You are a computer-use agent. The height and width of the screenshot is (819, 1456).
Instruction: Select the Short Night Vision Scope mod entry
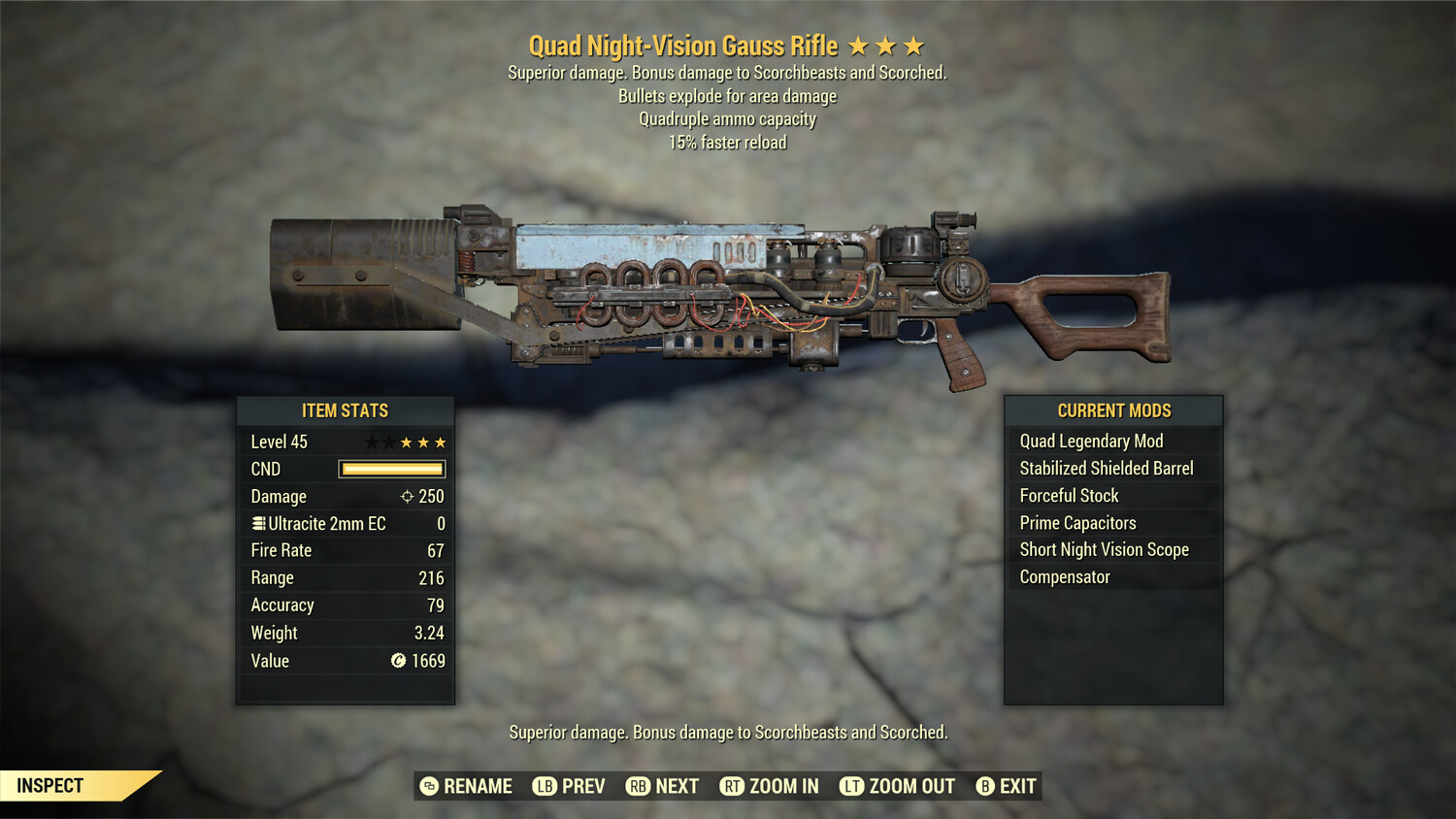(x=1104, y=549)
